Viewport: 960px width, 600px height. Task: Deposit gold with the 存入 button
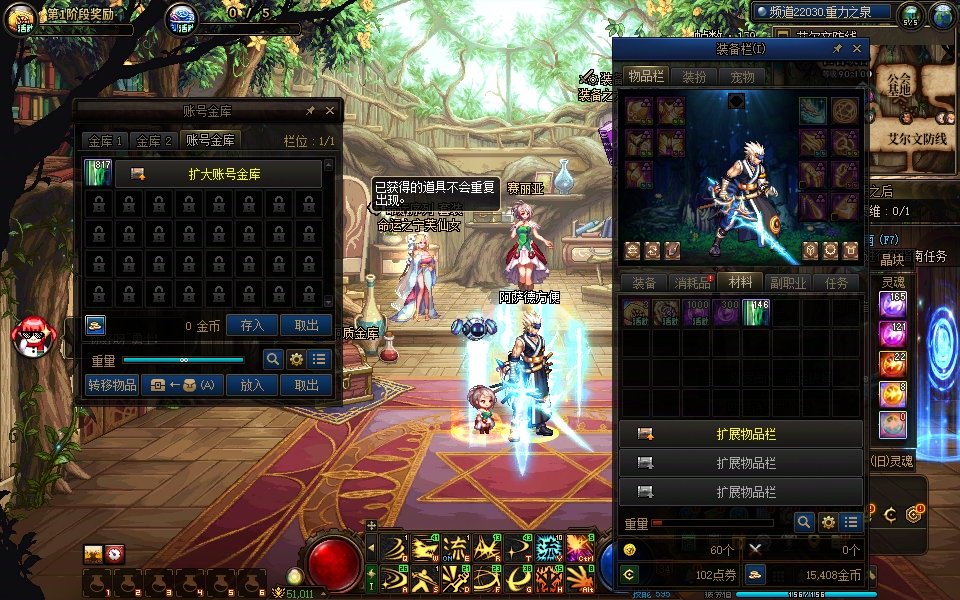(252, 325)
